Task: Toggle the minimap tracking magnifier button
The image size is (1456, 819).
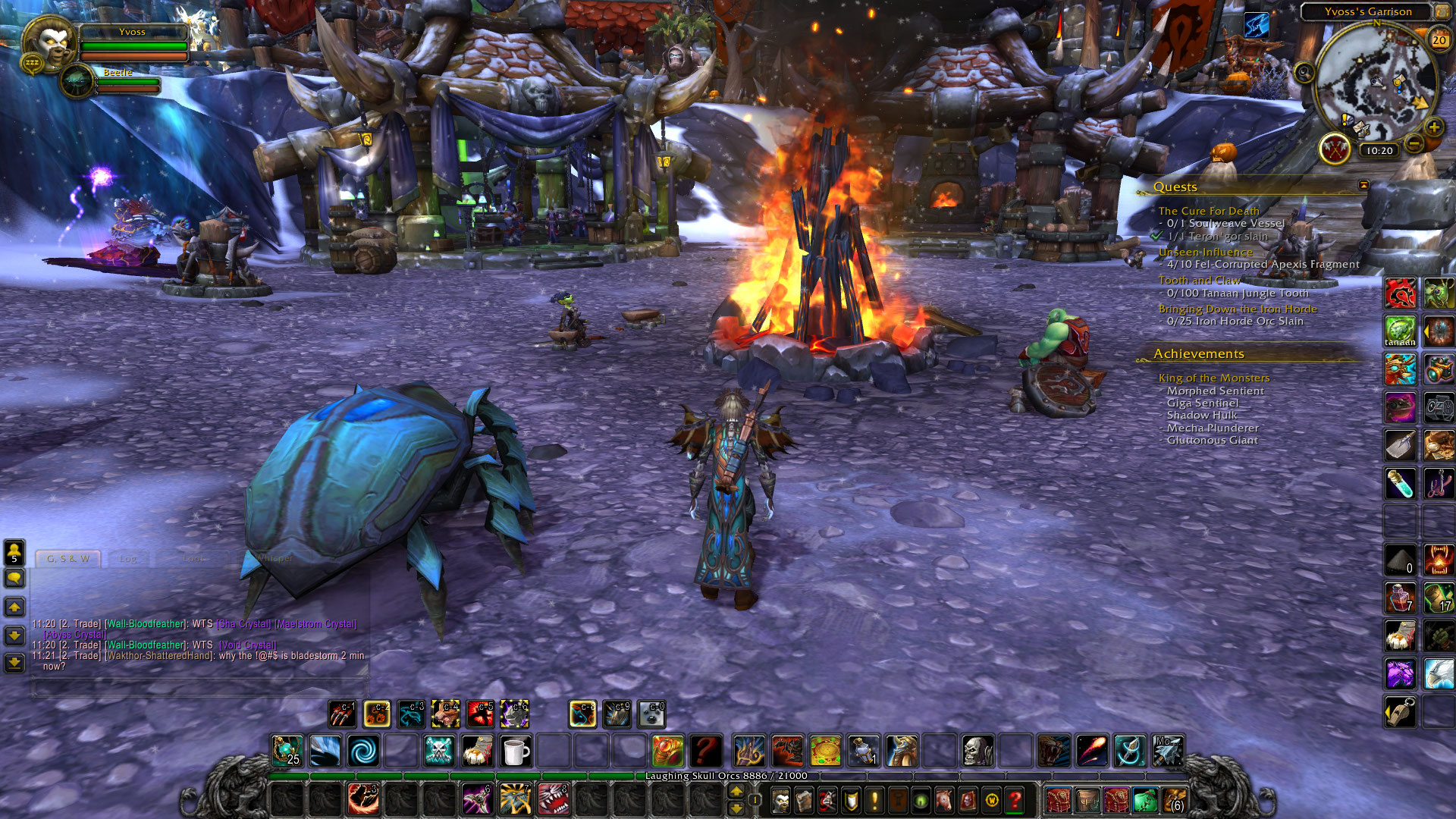Action: click(1304, 73)
